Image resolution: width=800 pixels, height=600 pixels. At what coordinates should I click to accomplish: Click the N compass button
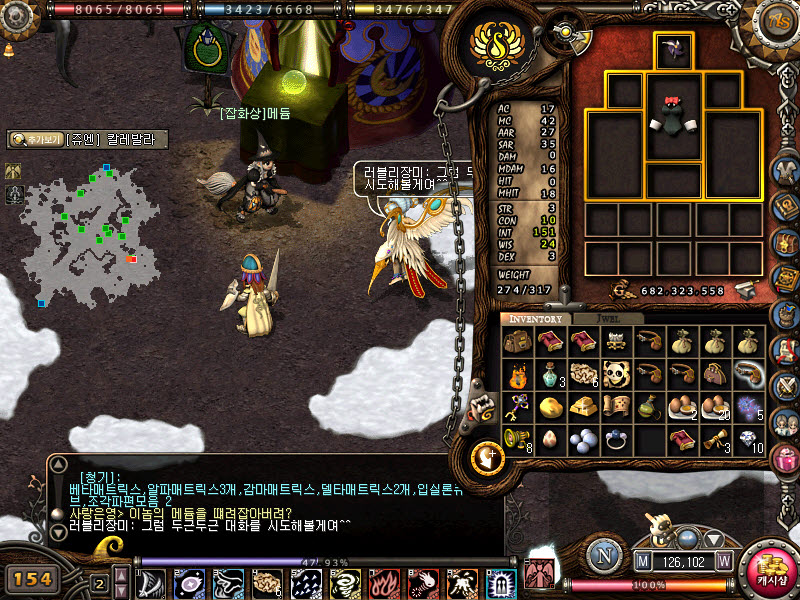[x=601, y=553]
